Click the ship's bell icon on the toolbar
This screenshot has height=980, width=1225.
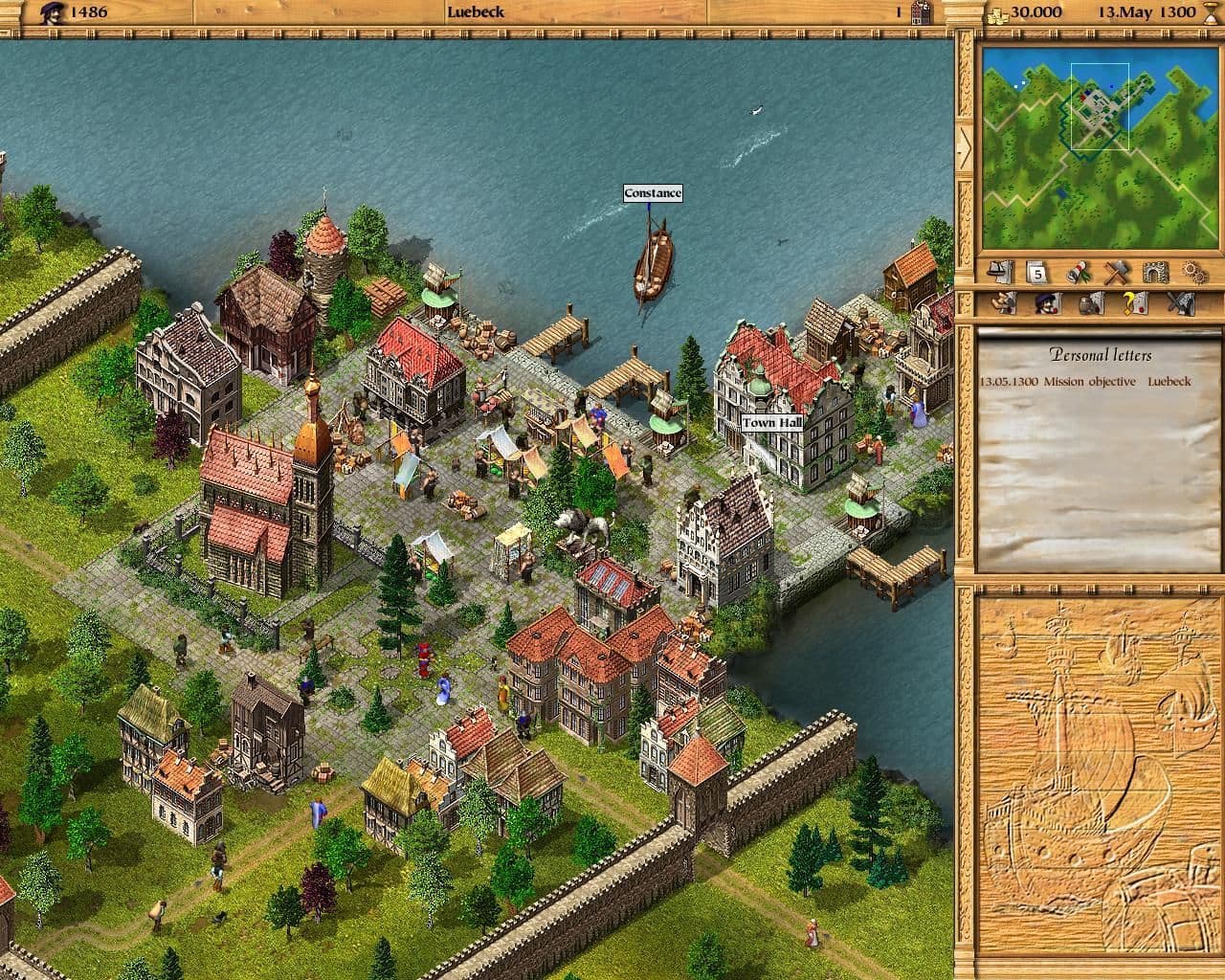[998, 273]
